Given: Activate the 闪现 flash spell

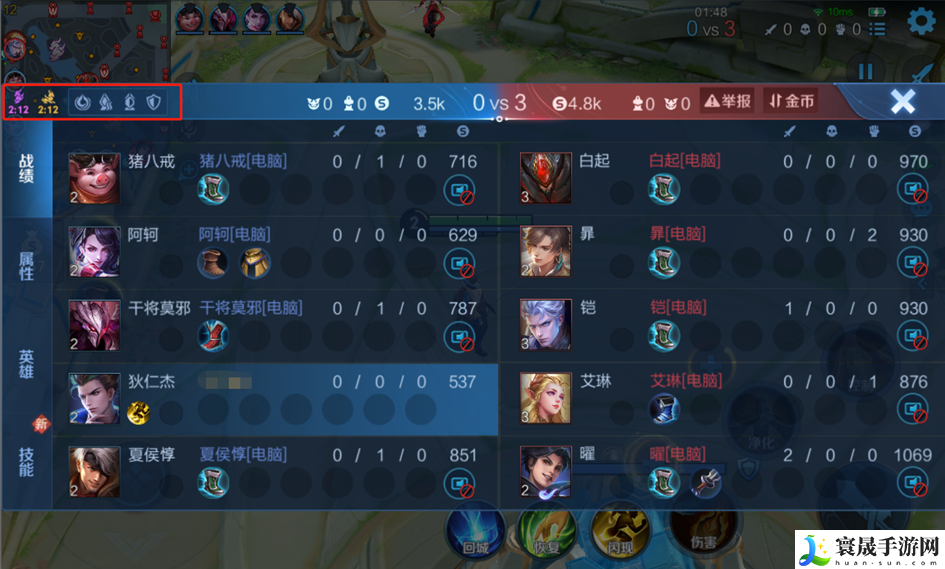Looking at the screenshot, I should coord(617,532).
